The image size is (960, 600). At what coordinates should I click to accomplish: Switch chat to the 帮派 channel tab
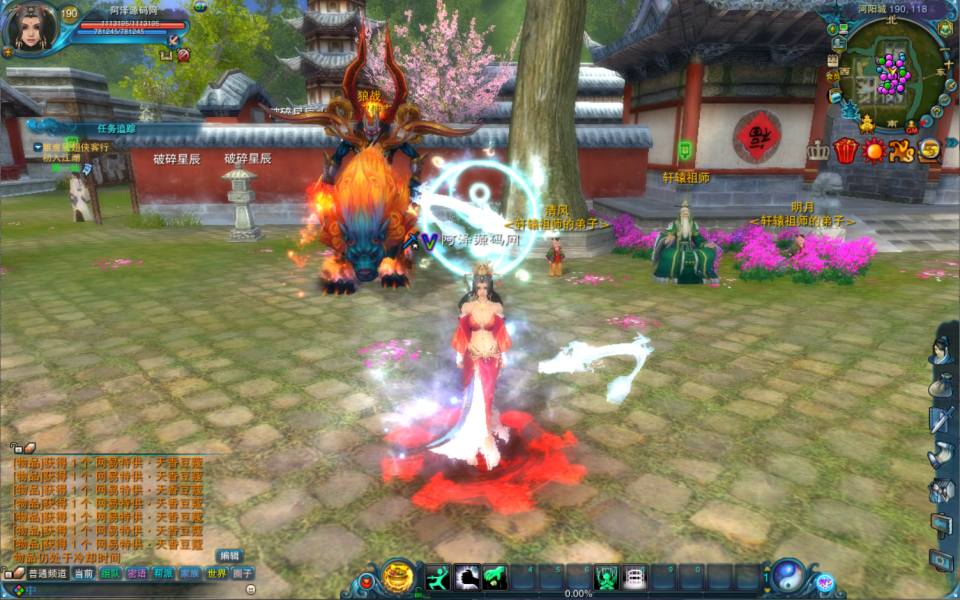click(x=163, y=574)
